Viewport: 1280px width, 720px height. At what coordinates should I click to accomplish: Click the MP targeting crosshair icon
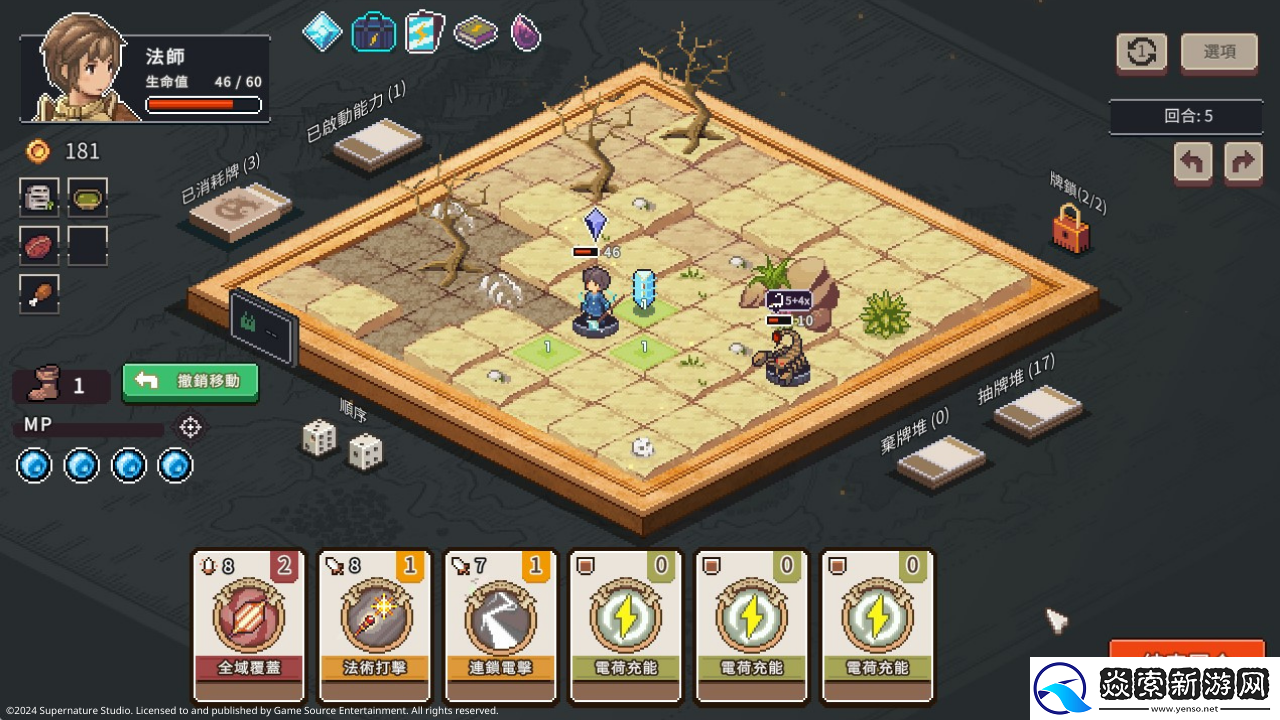click(190, 427)
